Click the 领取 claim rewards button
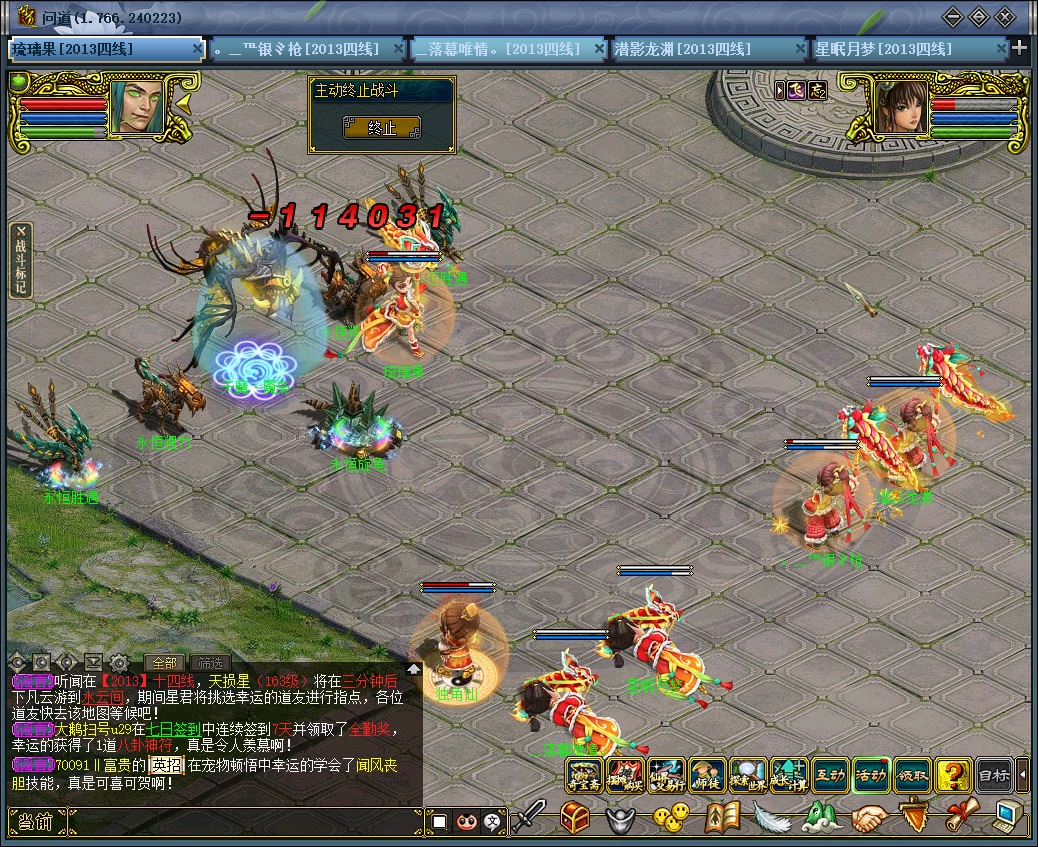 click(x=912, y=775)
